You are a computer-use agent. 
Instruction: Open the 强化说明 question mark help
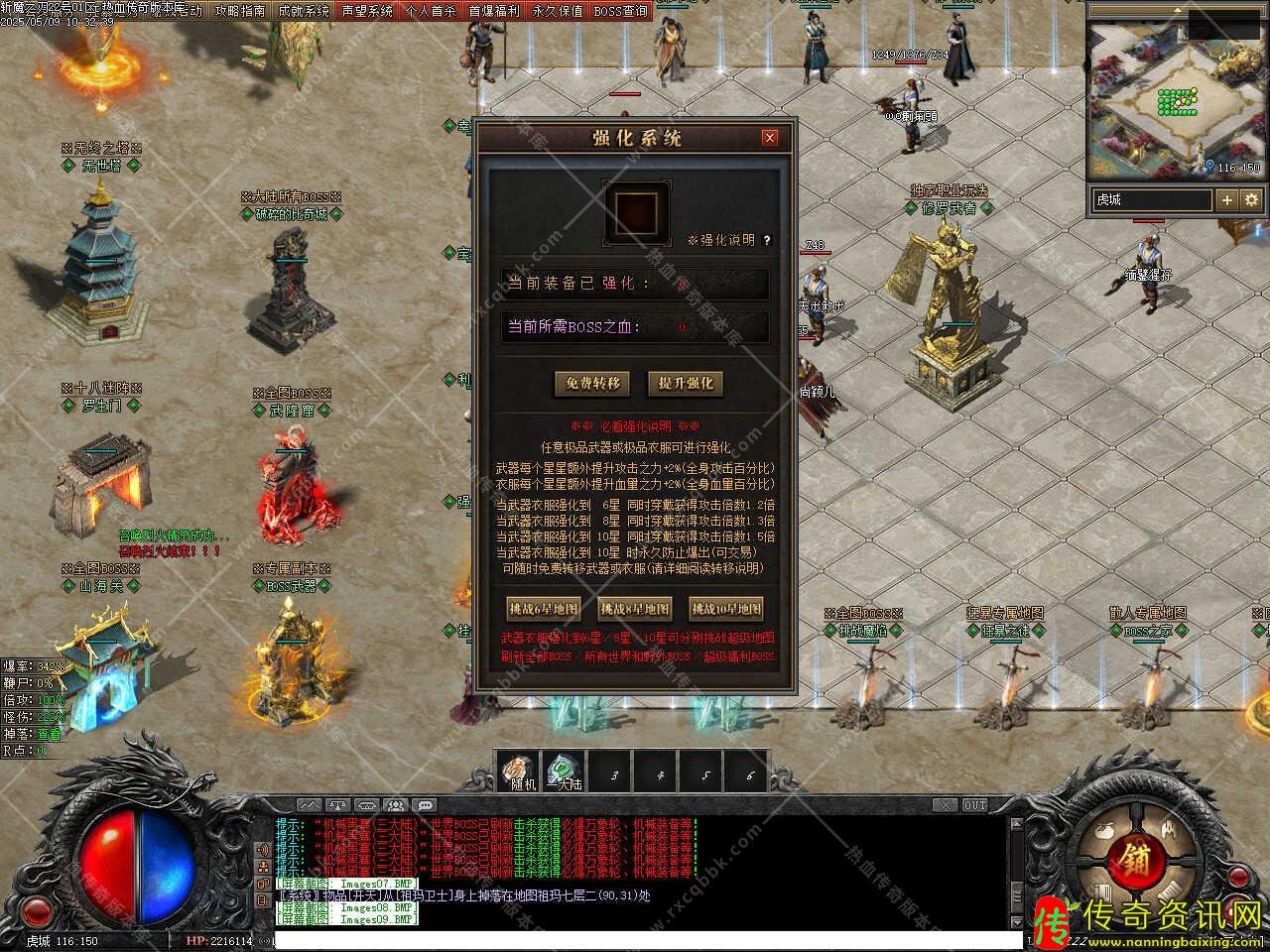coord(767,240)
